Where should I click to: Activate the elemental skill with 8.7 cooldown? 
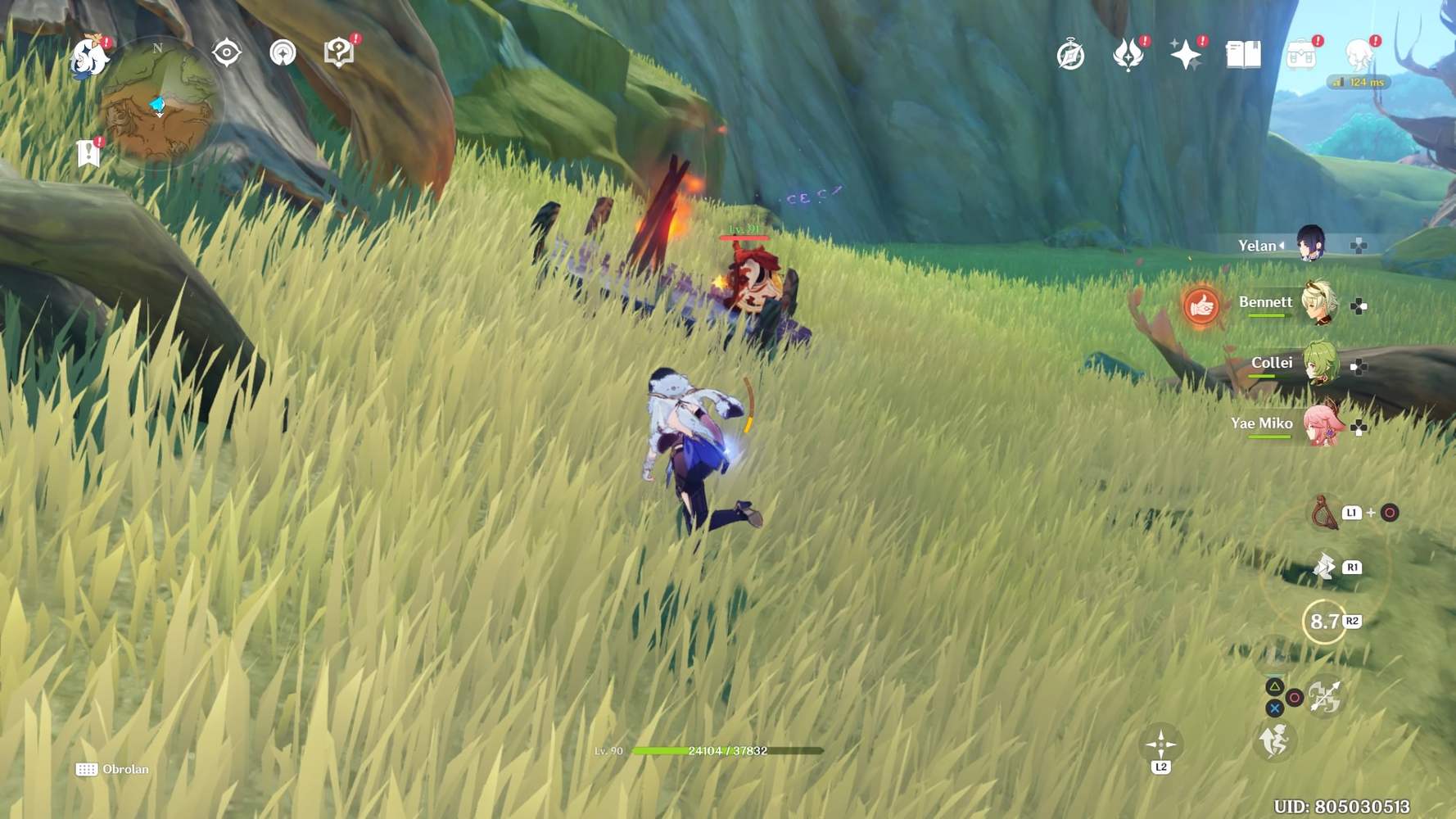coord(1324,622)
